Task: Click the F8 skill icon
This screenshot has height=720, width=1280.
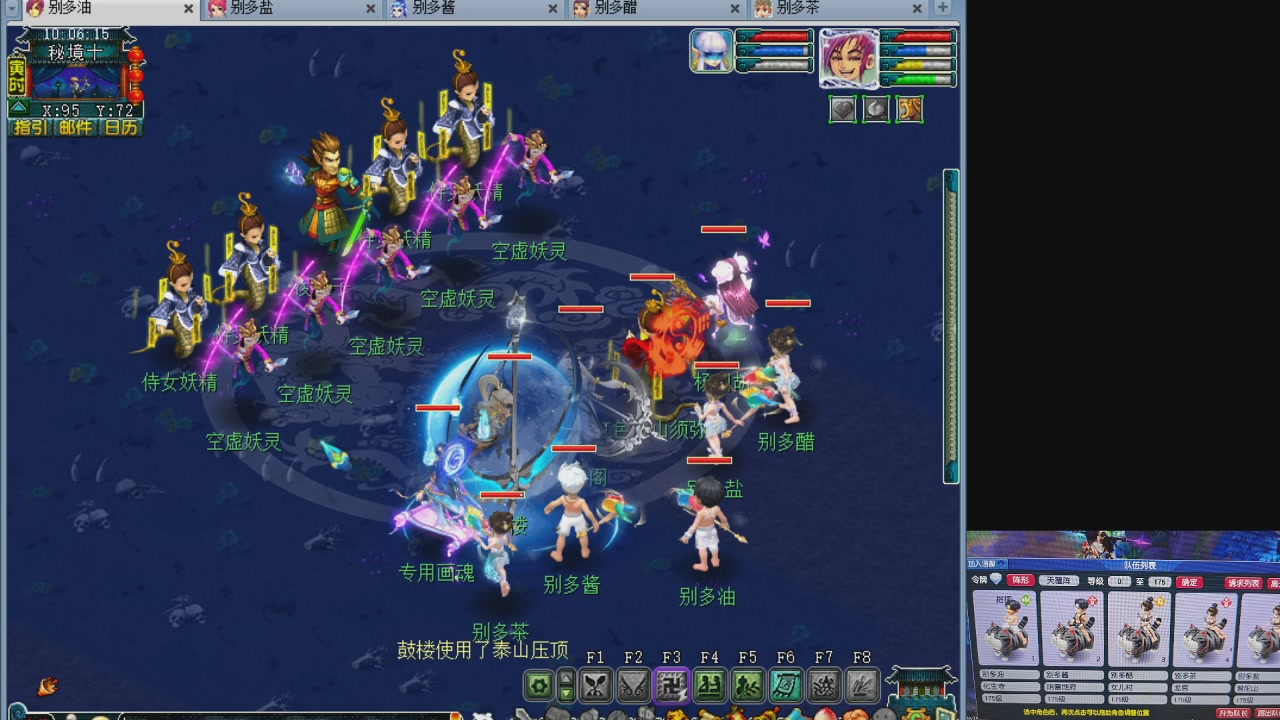Action: coord(860,684)
